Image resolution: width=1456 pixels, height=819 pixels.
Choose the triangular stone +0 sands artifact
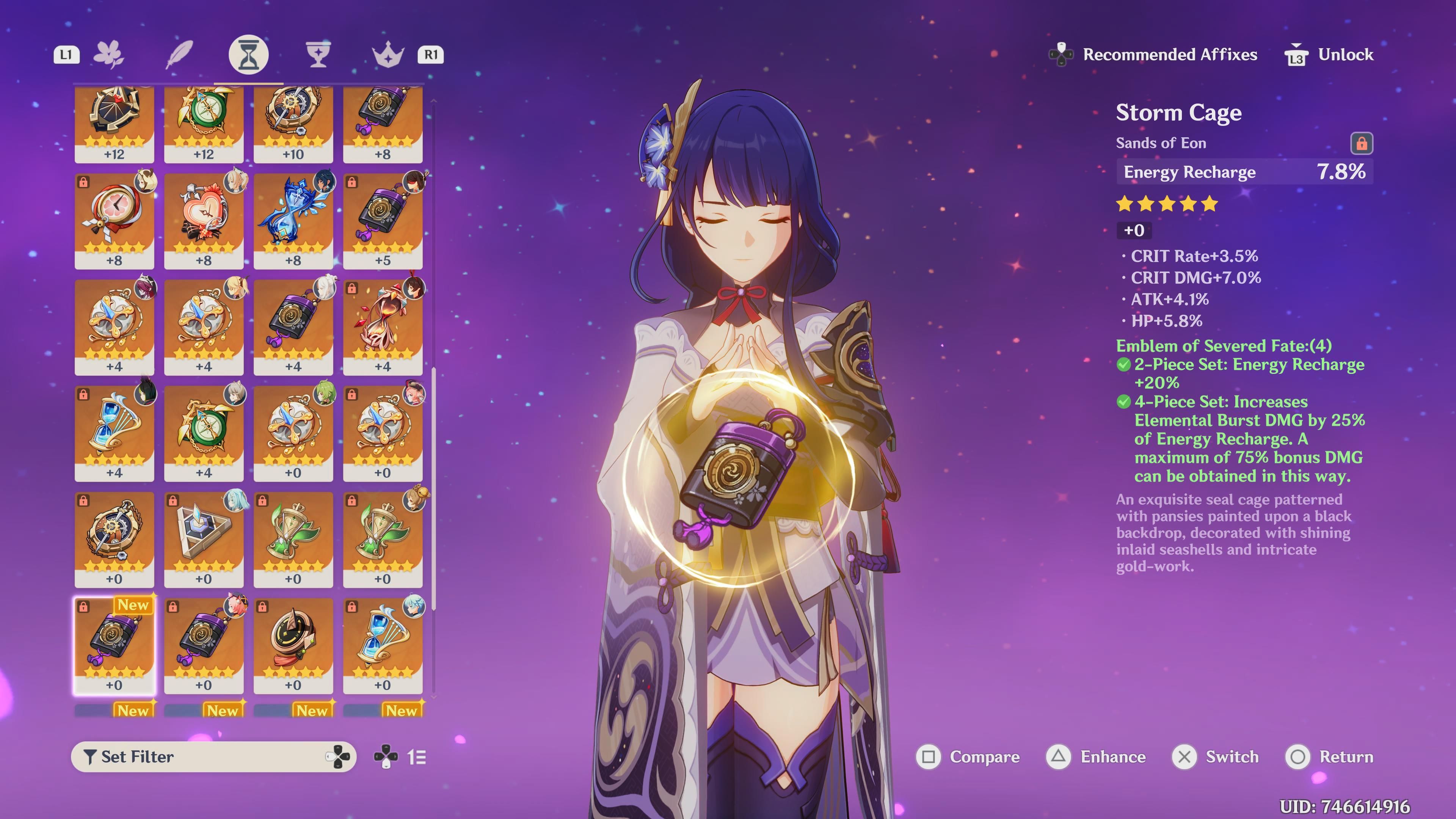pyautogui.click(x=204, y=539)
